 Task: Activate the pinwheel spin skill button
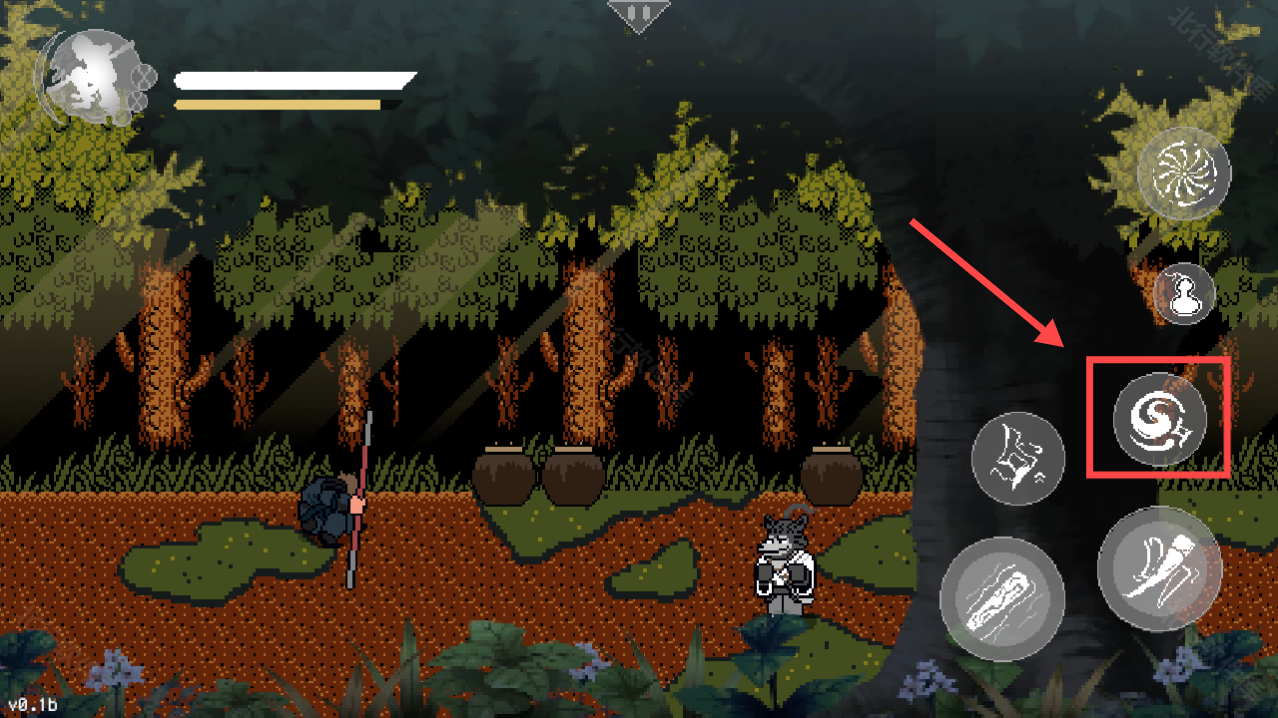(x=1184, y=174)
